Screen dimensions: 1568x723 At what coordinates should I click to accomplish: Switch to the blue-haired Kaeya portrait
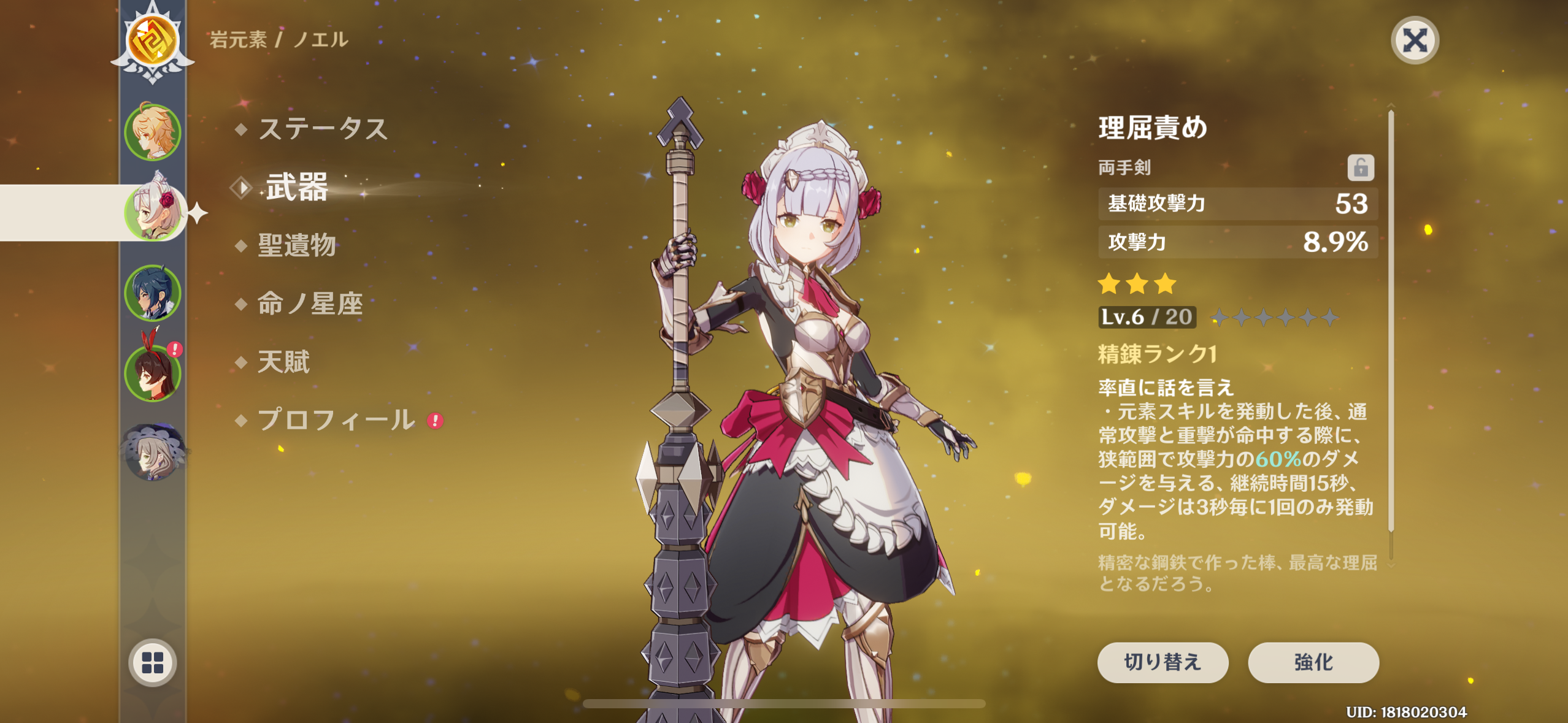pos(153,293)
